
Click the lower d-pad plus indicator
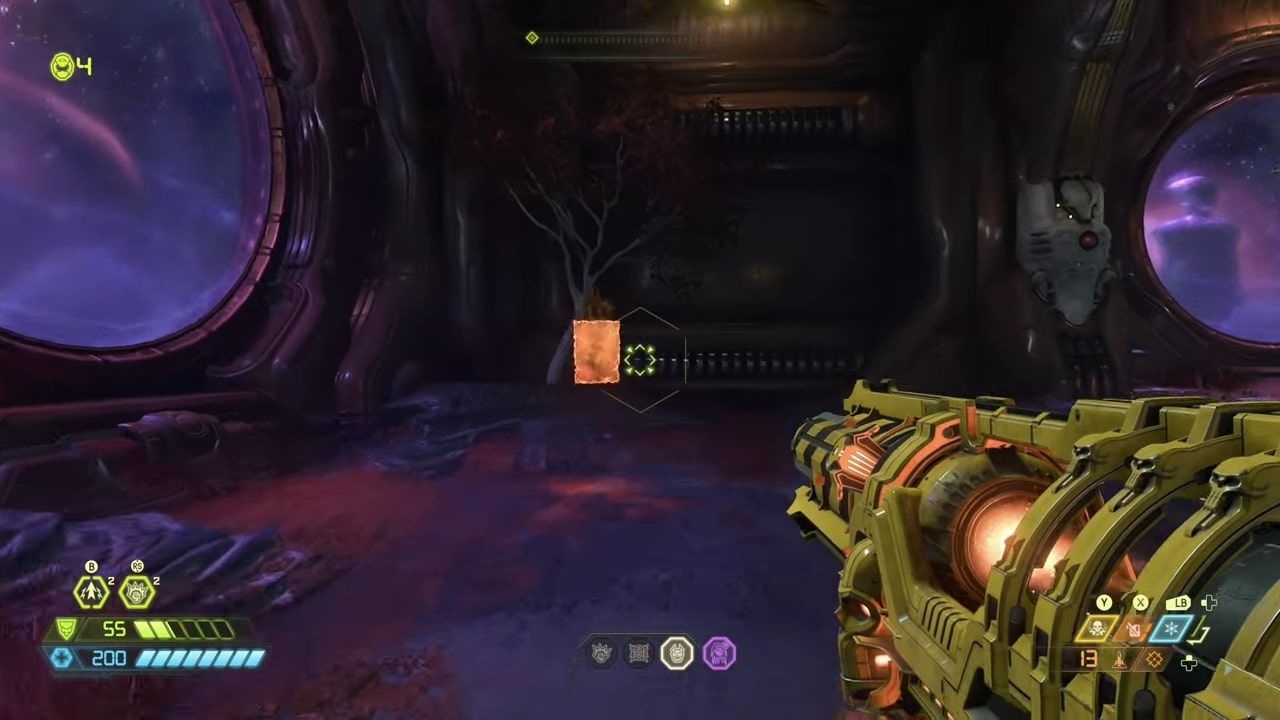1189,663
